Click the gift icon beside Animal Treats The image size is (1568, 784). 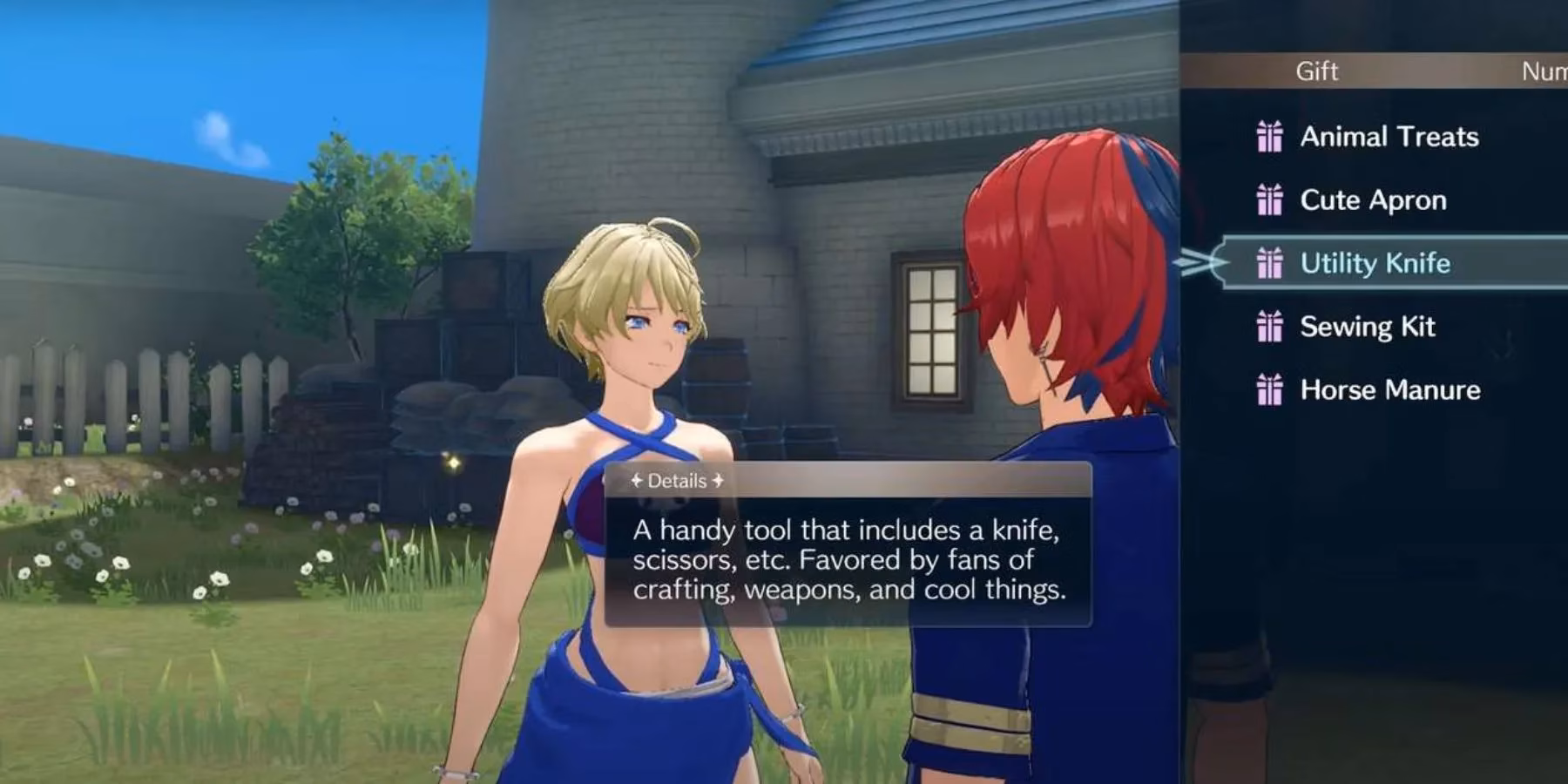pos(1271,137)
